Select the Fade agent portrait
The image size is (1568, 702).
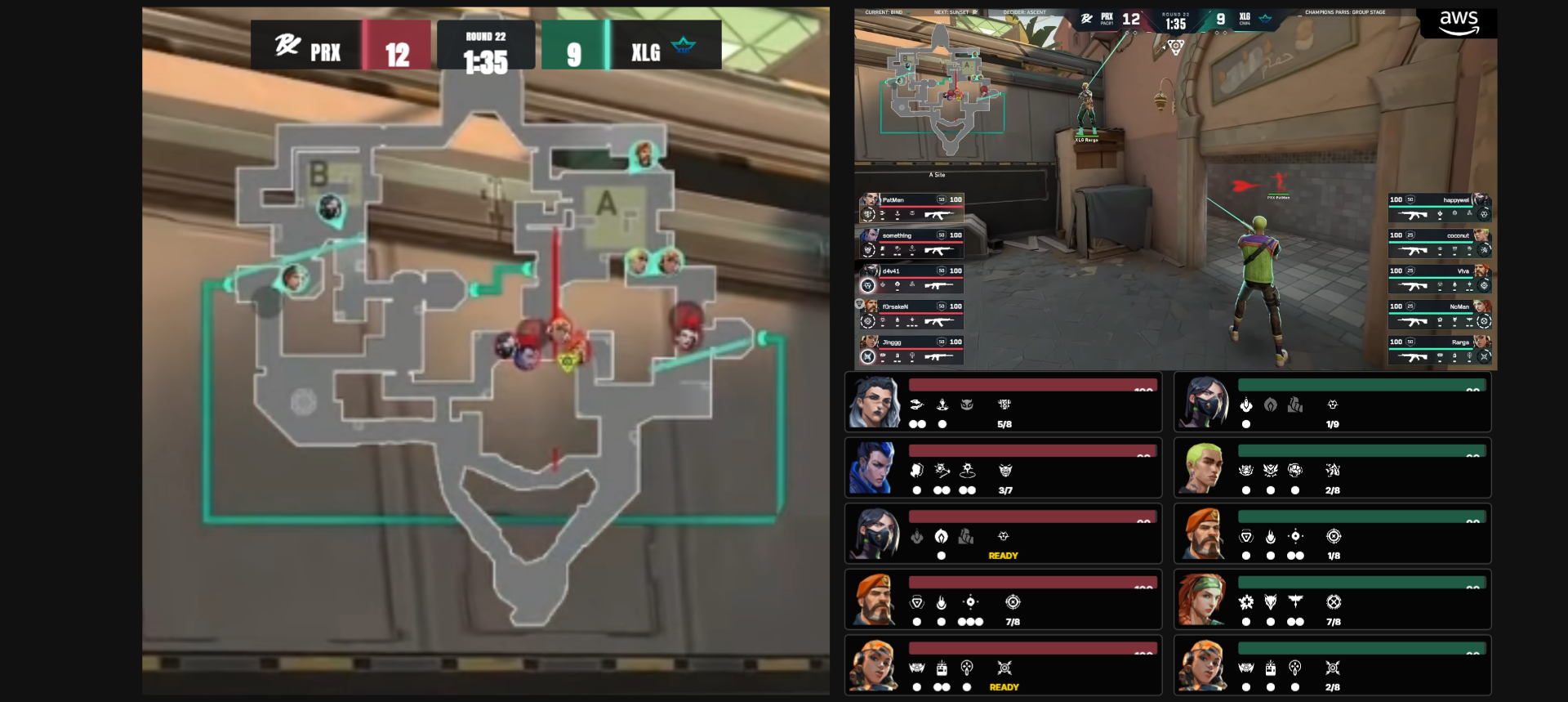pyautogui.click(x=873, y=402)
